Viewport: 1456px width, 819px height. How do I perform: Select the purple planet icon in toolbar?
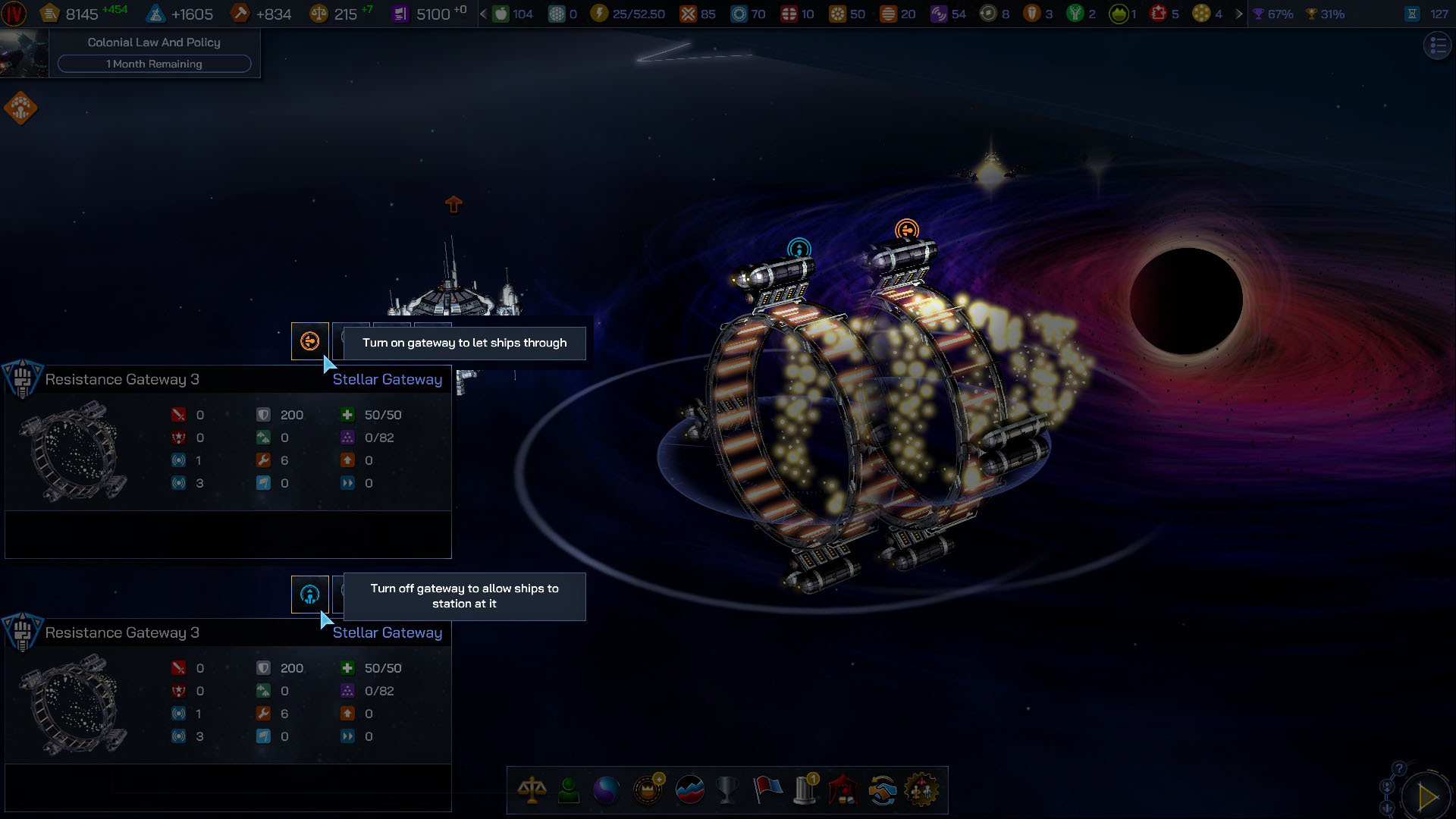point(606,791)
